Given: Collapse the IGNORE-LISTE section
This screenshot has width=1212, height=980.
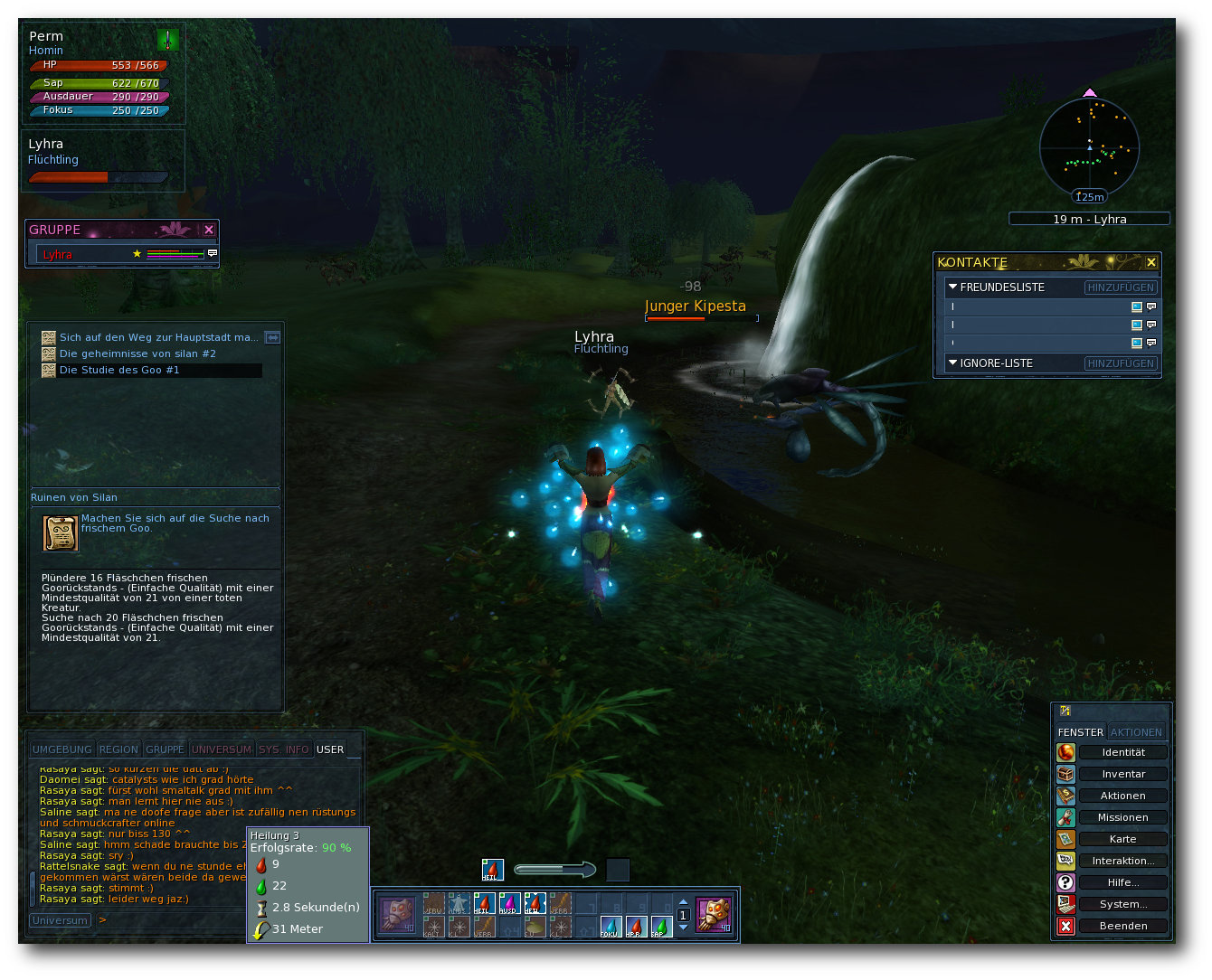Looking at the screenshot, I should click(952, 363).
